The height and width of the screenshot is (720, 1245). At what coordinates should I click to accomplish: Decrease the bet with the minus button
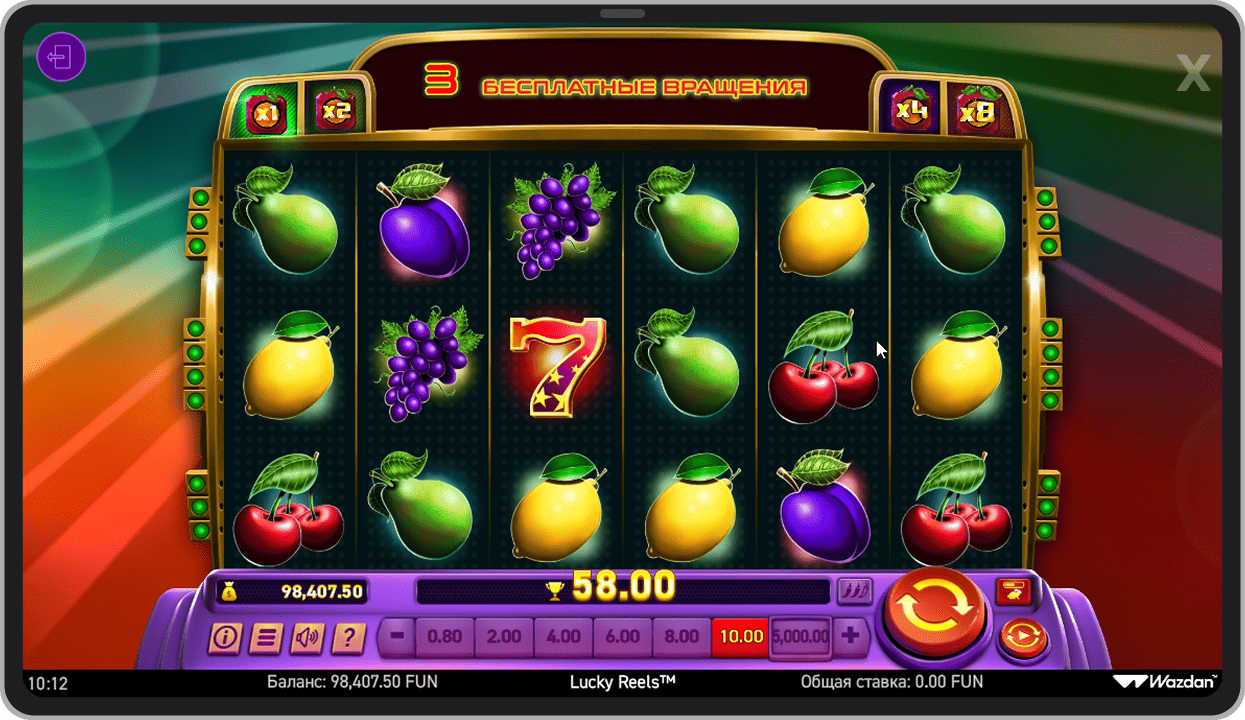click(x=397, y=636)
